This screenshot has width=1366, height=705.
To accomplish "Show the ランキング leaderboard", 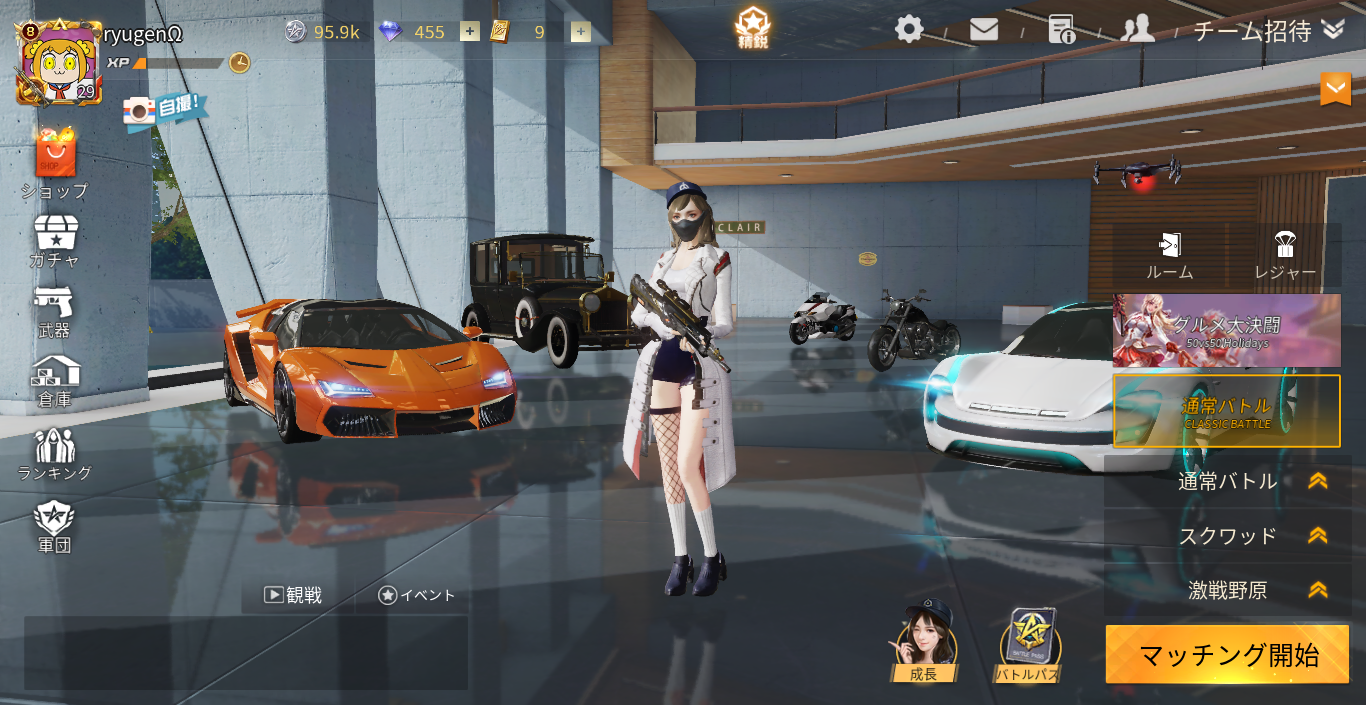I will tap(55, 454).
